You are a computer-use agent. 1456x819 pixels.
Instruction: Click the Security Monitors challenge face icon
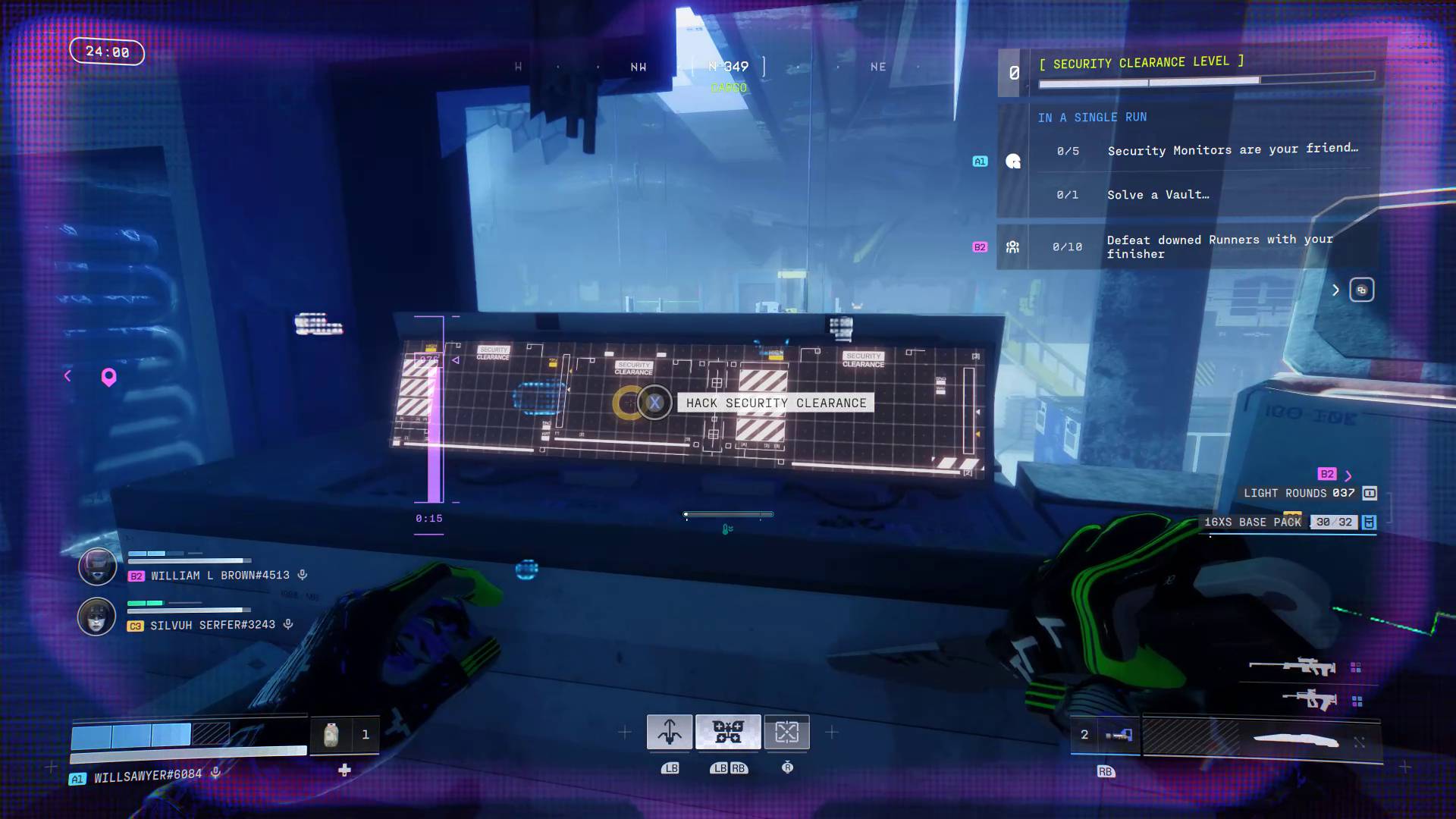[x=1013, y=161]
